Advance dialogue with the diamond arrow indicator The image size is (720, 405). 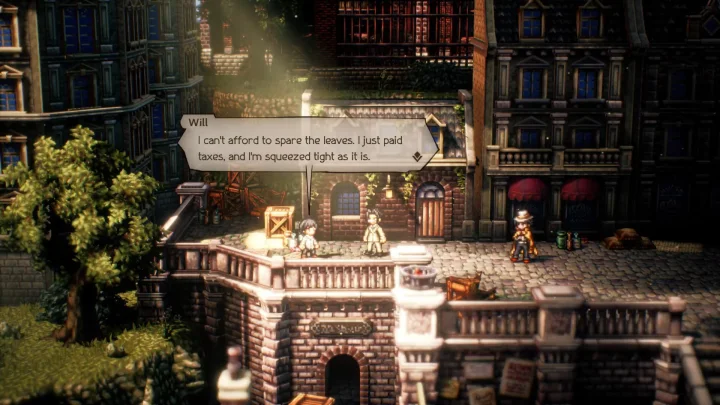pyautogui.click(x=416, y=157)
